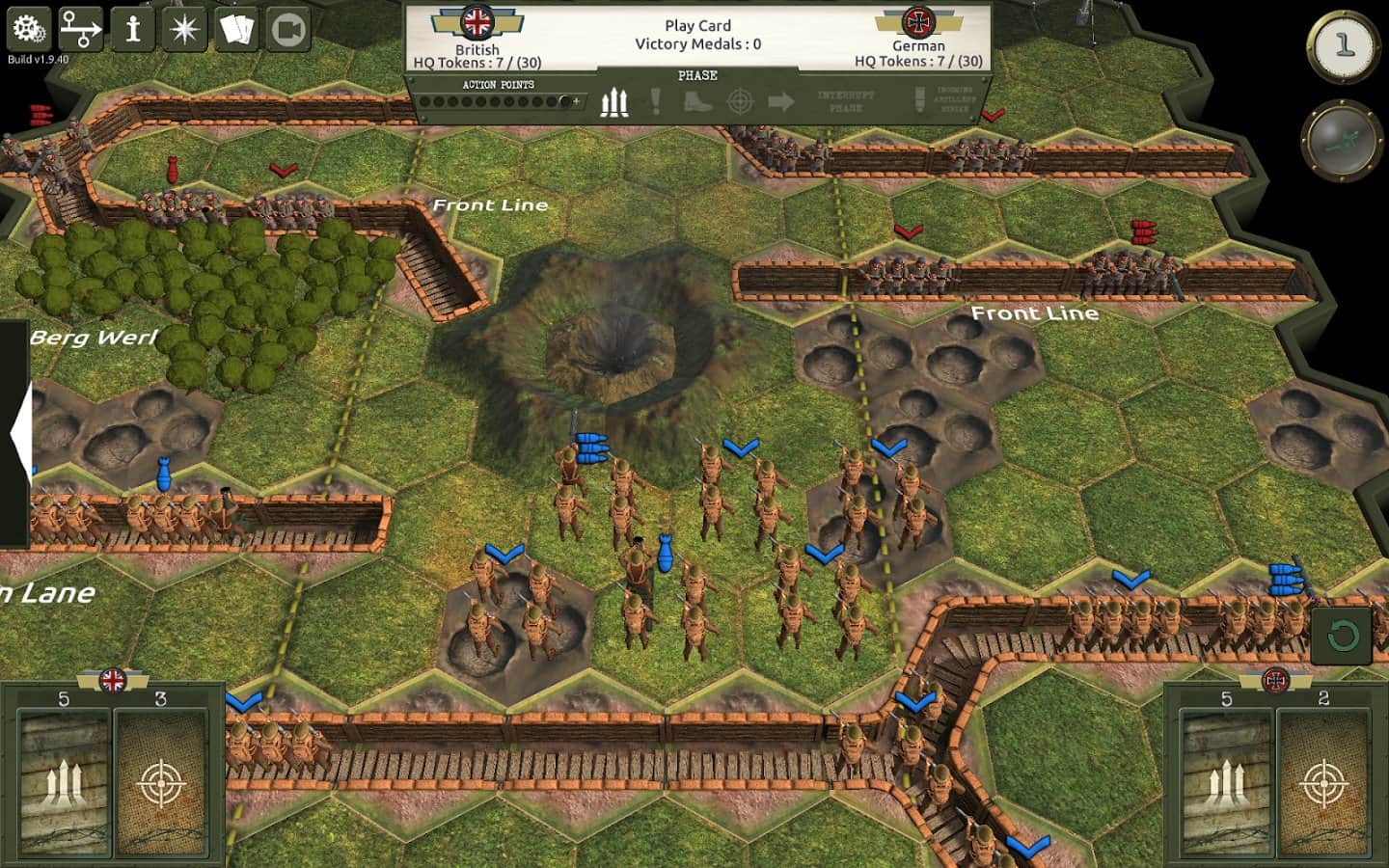
Task: Click the boot movement phase icon
Action: pyautogui.click(x=696, y=102)
